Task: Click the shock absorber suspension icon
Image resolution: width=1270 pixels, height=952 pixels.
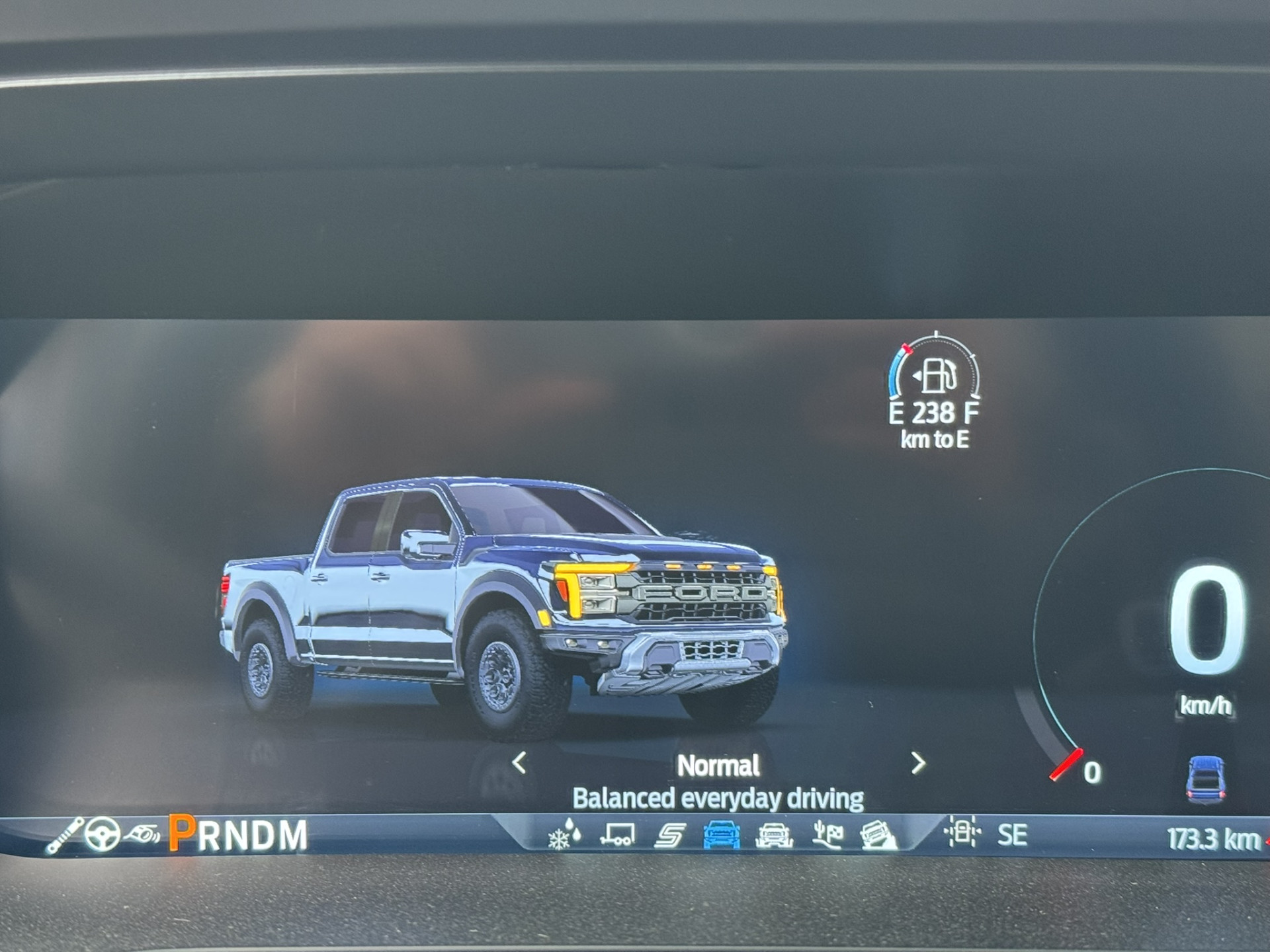Action: point(64,836)
